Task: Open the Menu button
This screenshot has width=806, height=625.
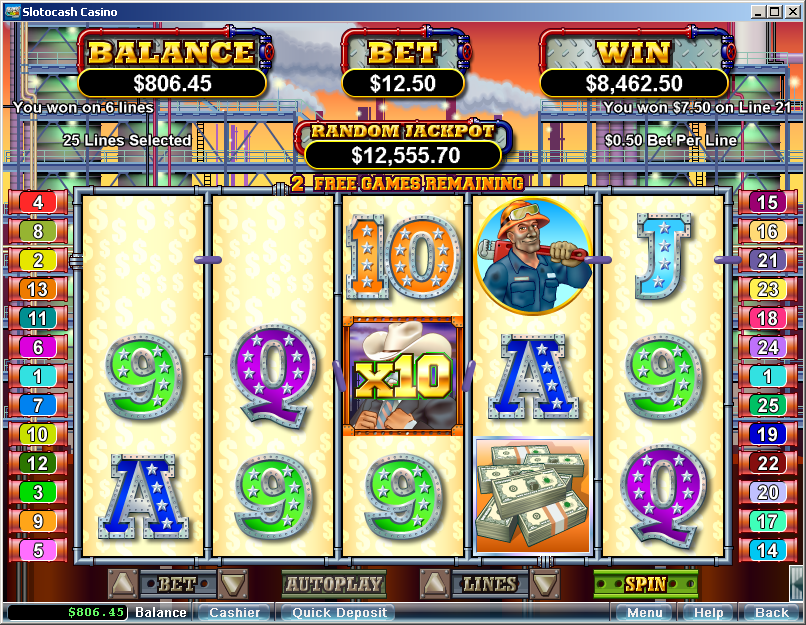Action: [x=644, y=612]
